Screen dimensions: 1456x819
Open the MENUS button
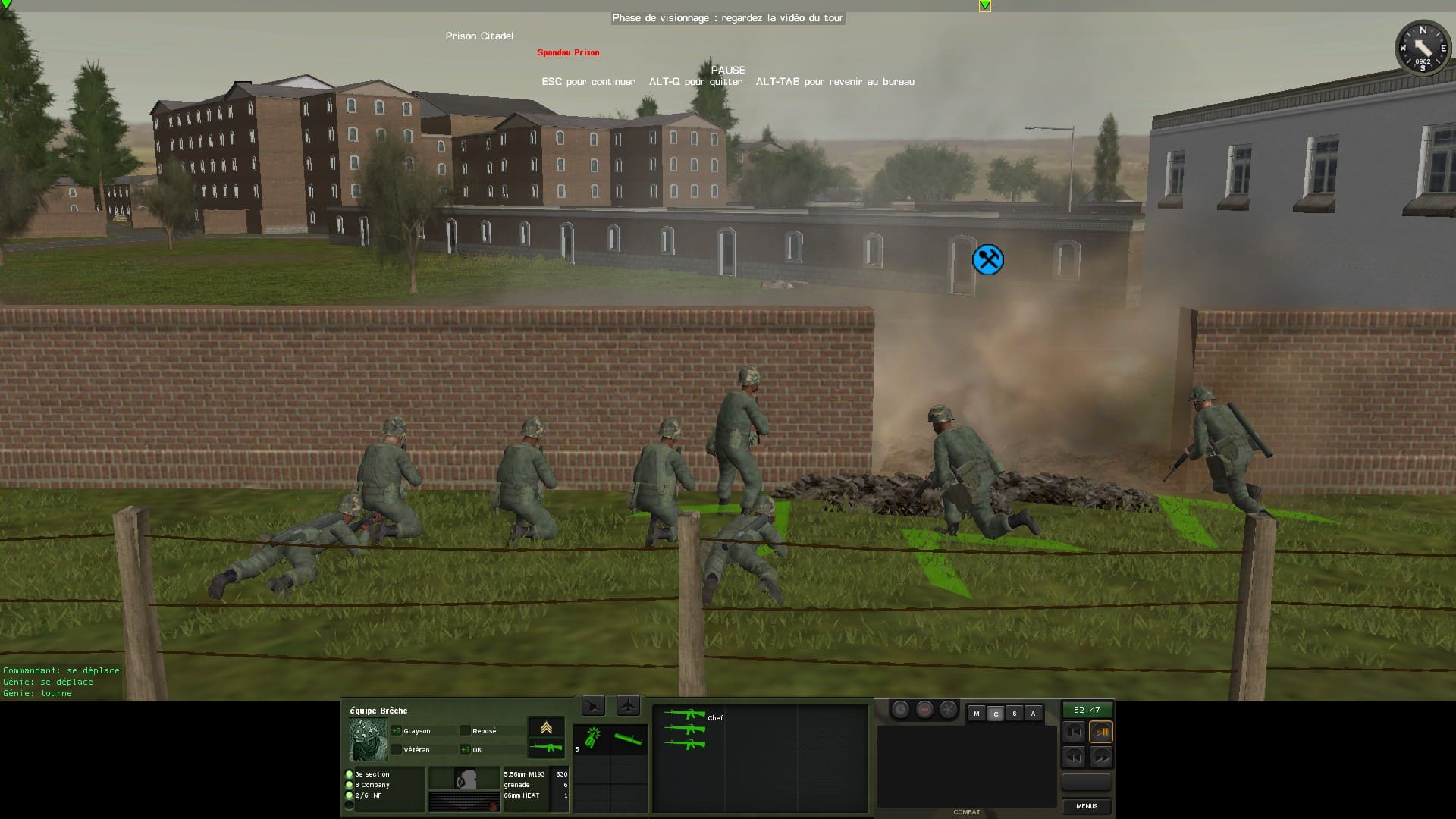(1086, 806)
